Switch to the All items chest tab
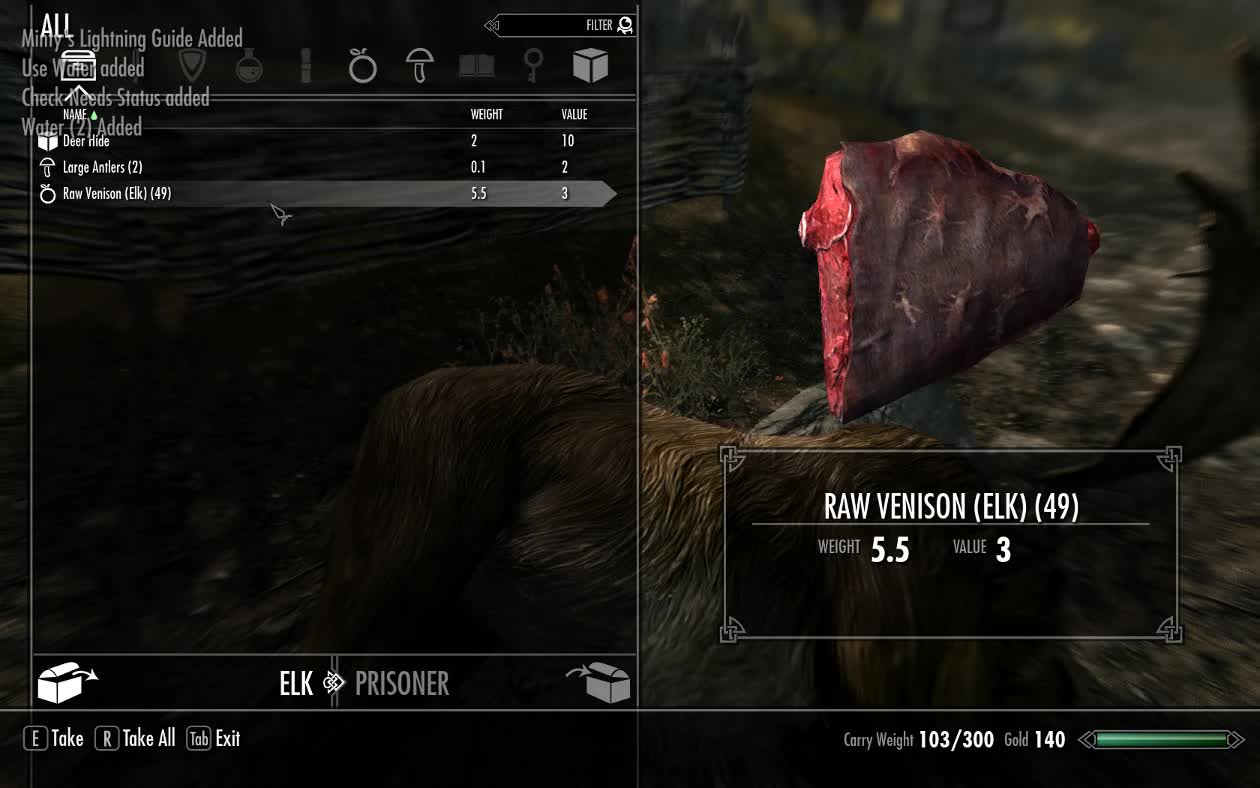Image resolution: width=1260 pixels, height=788 pixels. coord(78,66)
